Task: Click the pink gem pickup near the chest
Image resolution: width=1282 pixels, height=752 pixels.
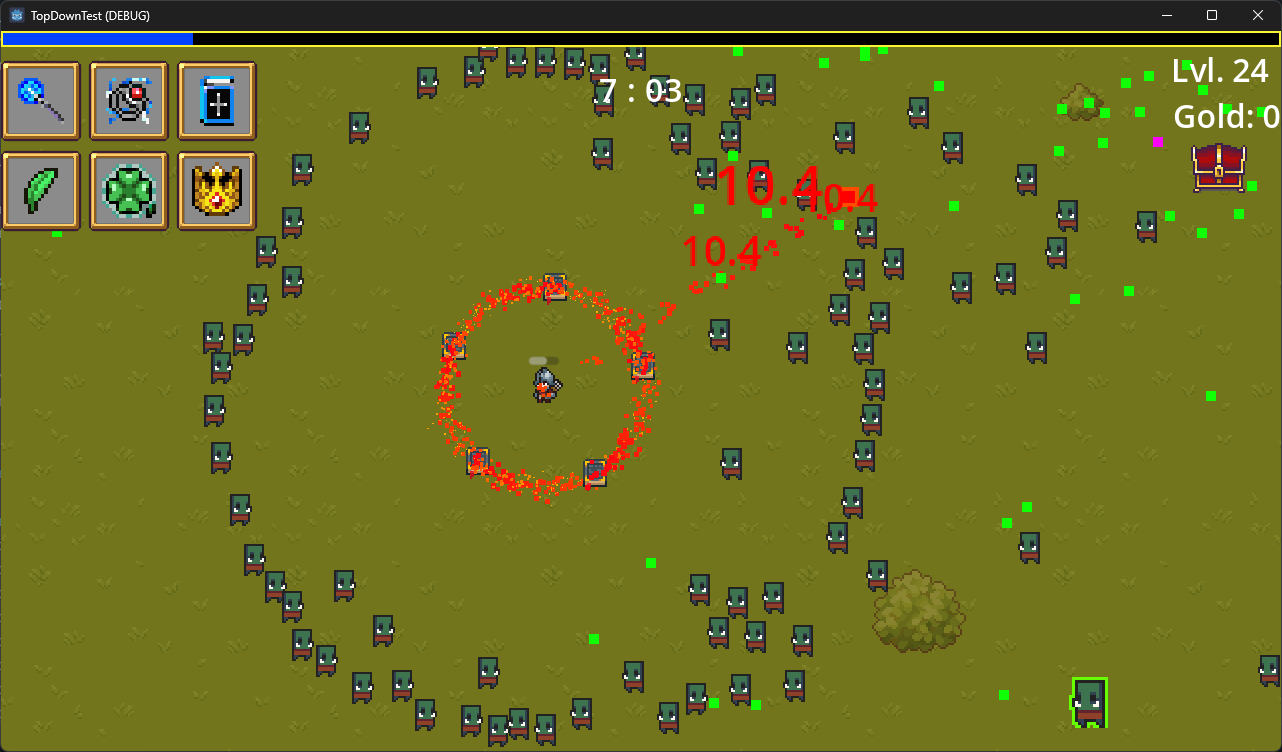Action: 1160,143
